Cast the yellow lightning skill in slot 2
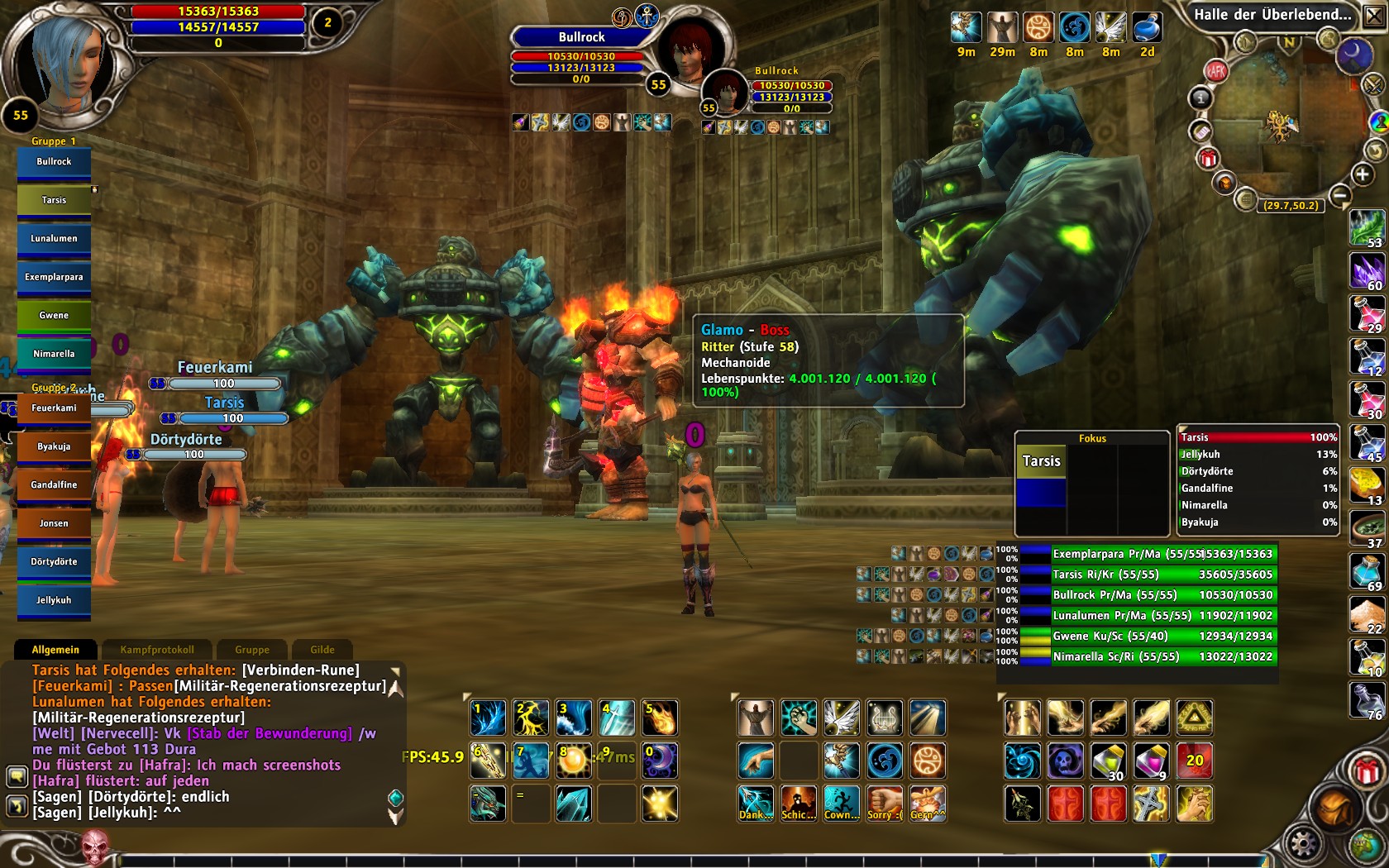Viewport: 1389px width, 868px height. [x=531, y=718]
